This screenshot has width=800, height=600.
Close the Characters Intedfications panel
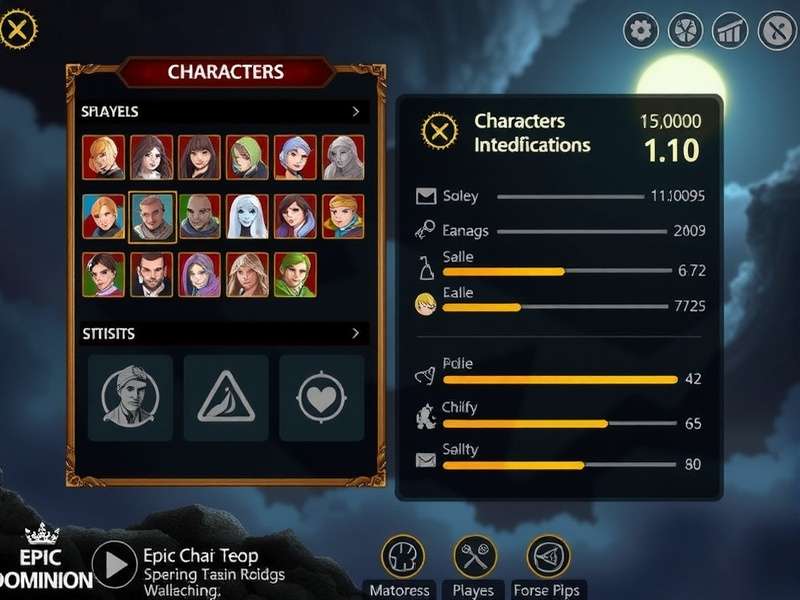coord(438,132)
